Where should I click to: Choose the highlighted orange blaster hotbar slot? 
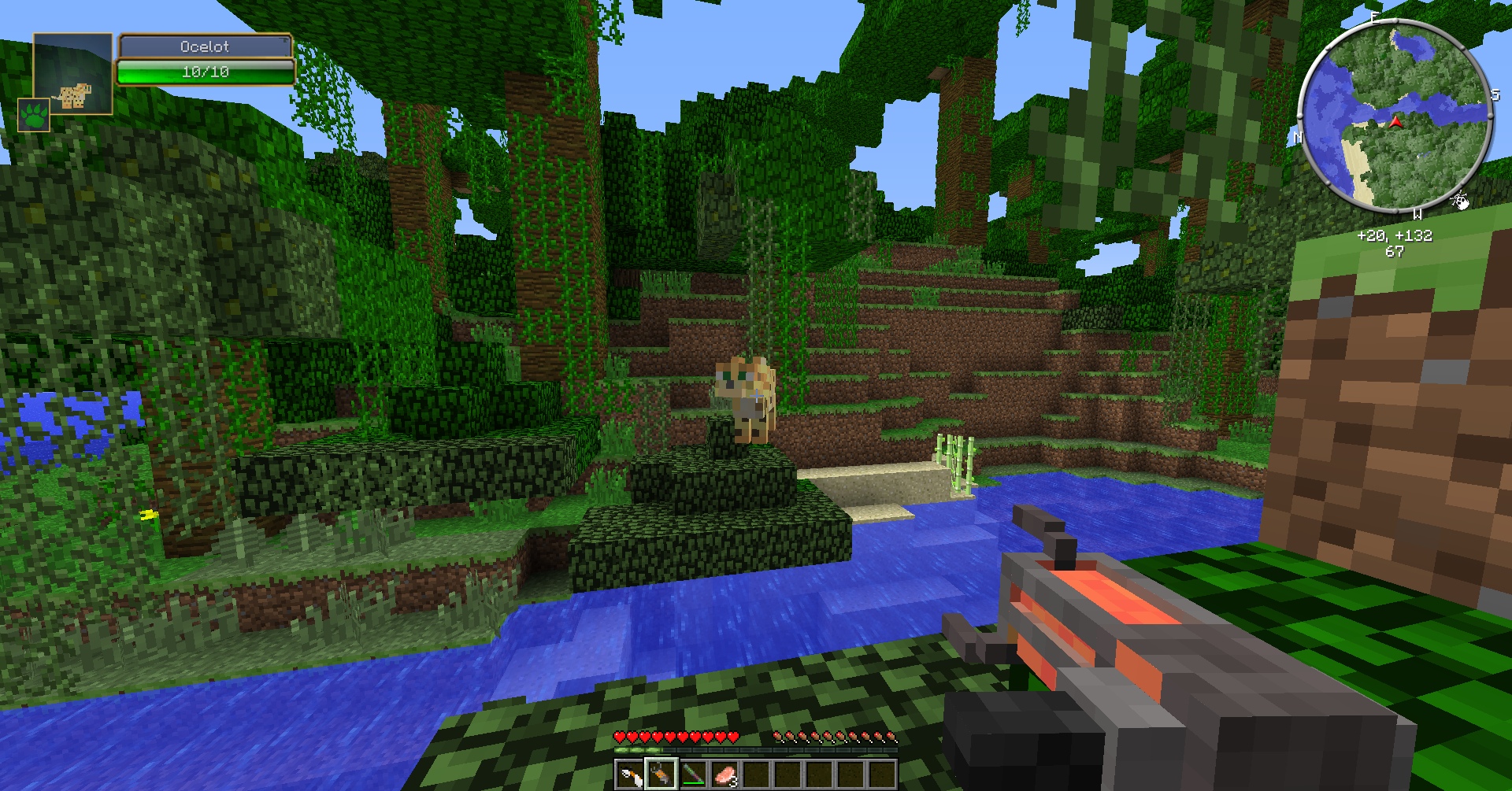tap(661, 775)
